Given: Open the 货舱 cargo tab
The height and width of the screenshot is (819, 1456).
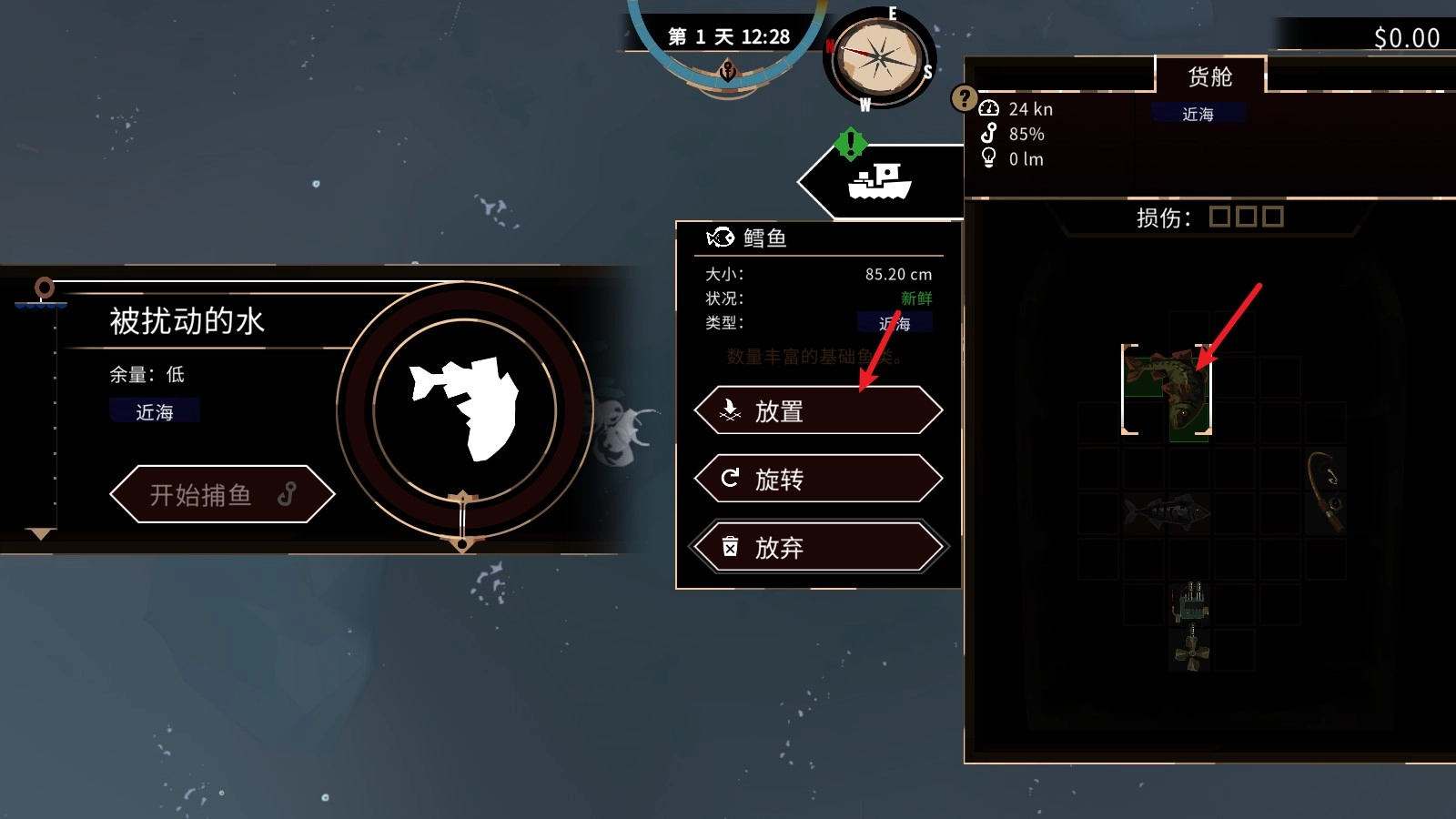Looking at the screenshot, I should 1209,76.
